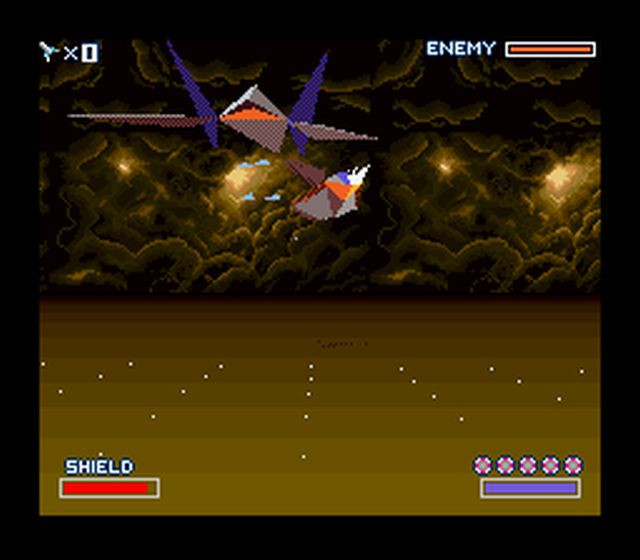
Task: Click the Arwing lives icon
Action: (x=49, y=51)
